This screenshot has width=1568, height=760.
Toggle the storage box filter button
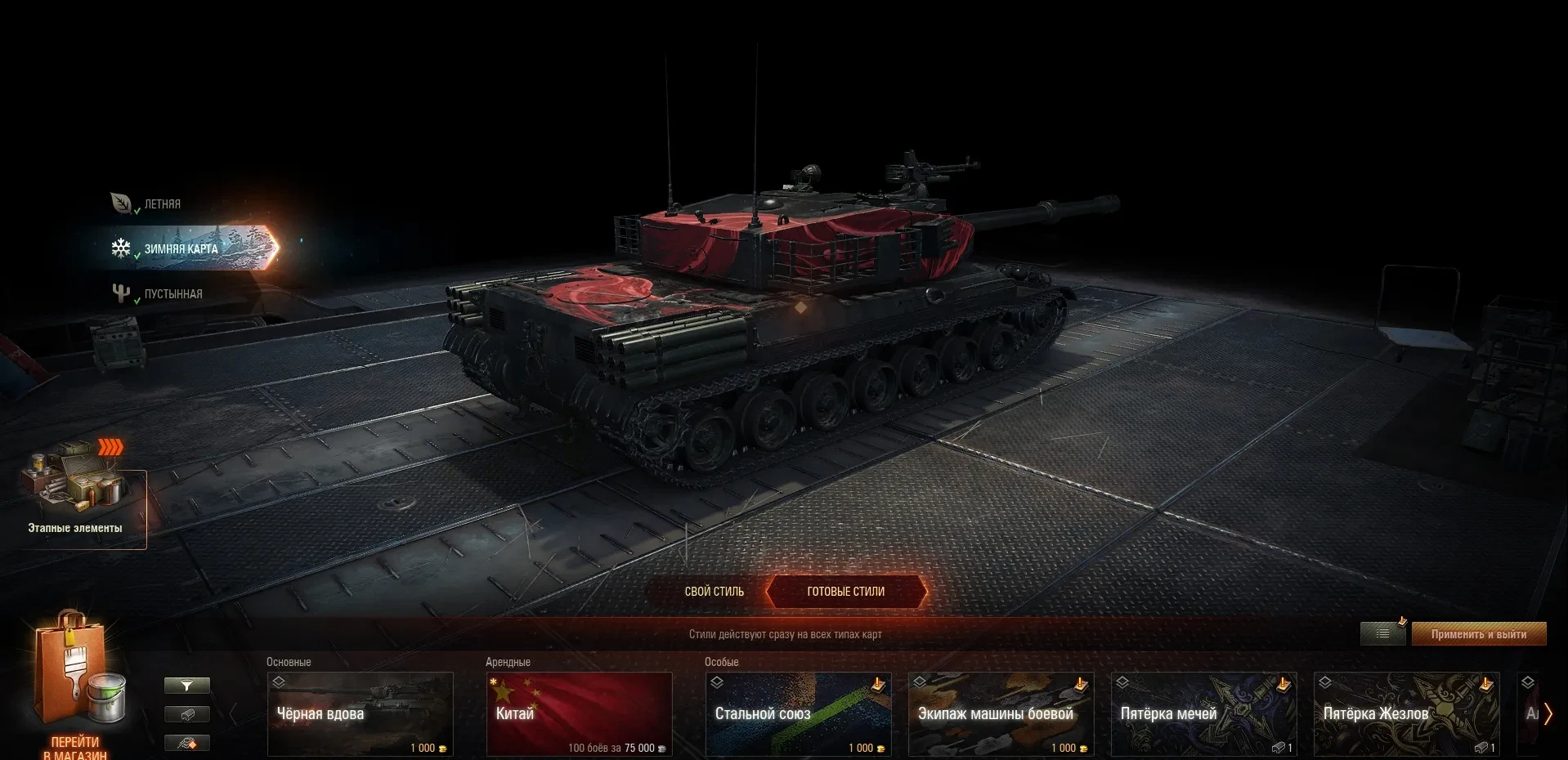186,714
